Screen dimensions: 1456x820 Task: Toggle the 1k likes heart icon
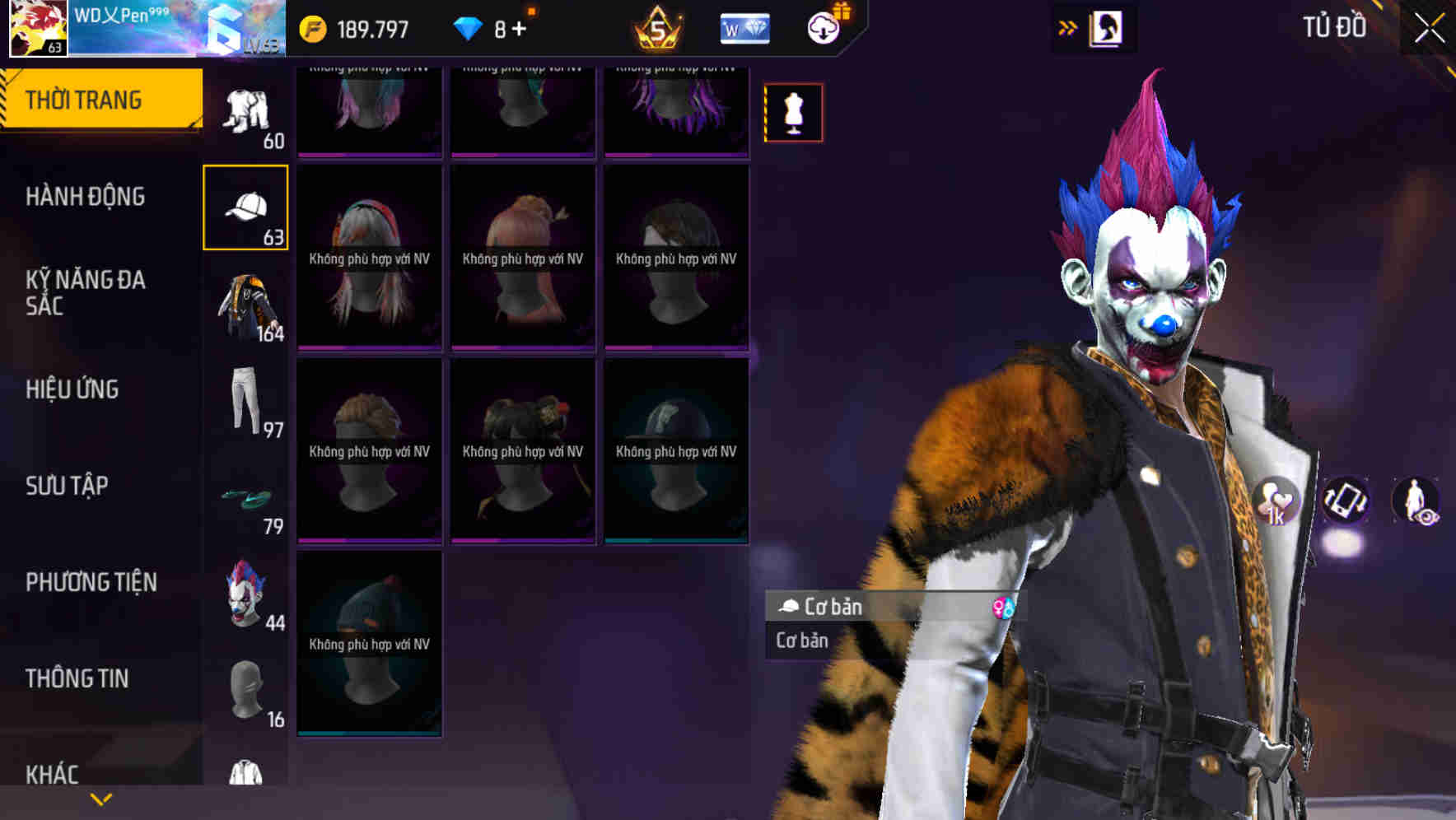1275,498
